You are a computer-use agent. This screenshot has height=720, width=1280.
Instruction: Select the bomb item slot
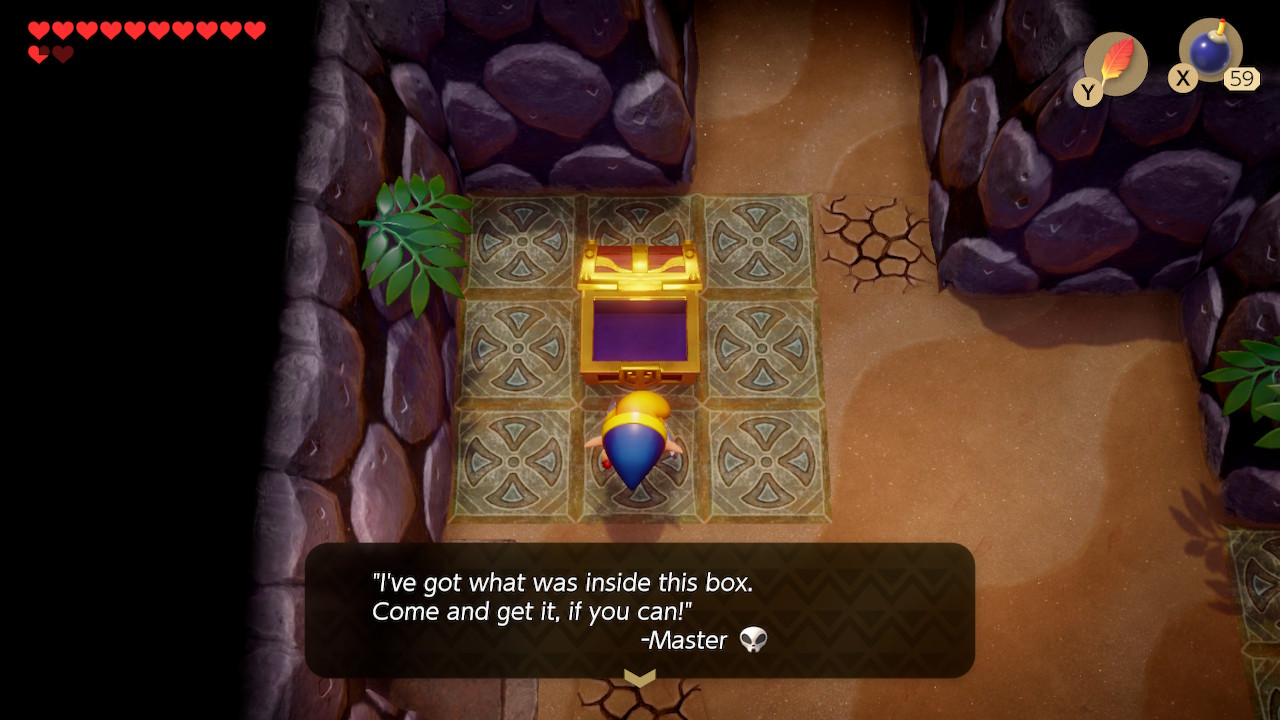(x=1210, y=52)
